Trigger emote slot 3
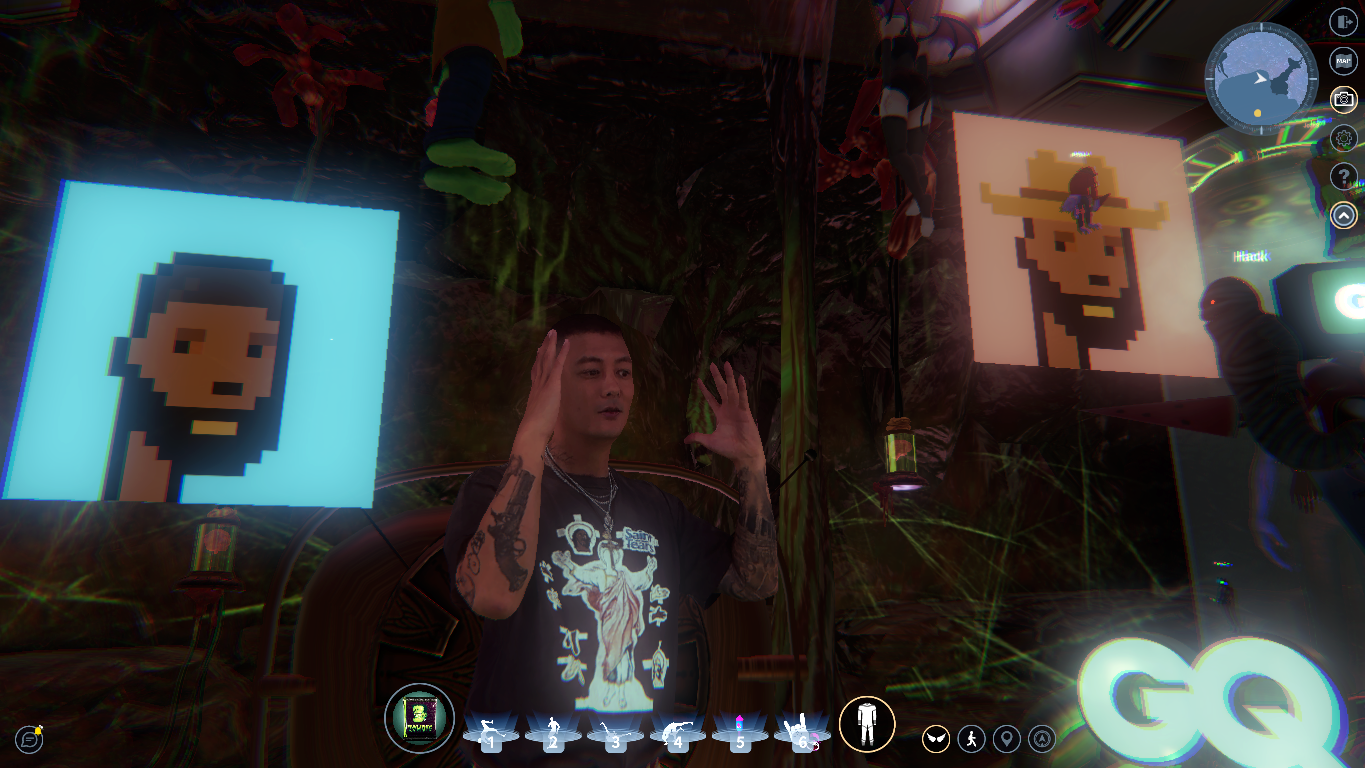Viewport: 1365px width, 768px height. [x=615, y=733]
